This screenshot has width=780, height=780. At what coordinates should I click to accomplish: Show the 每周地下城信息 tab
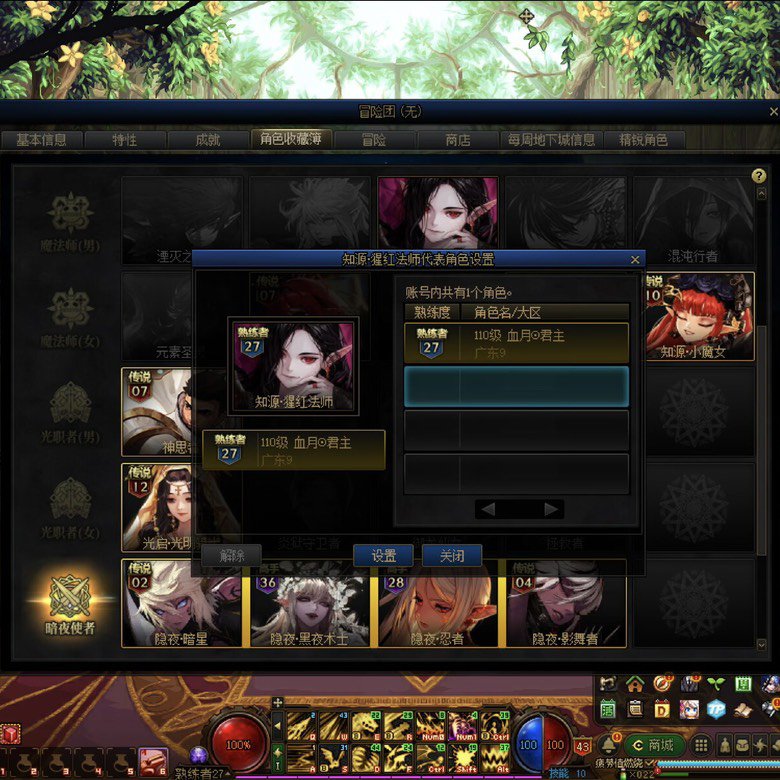click(551, 140)
